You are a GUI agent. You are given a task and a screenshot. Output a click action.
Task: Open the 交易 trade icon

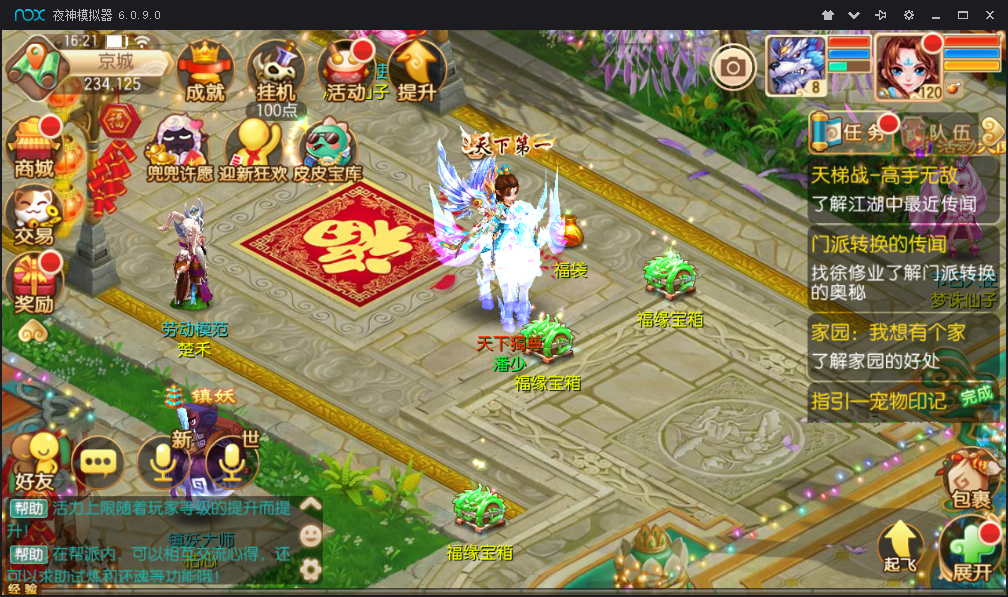pos(33,216)
